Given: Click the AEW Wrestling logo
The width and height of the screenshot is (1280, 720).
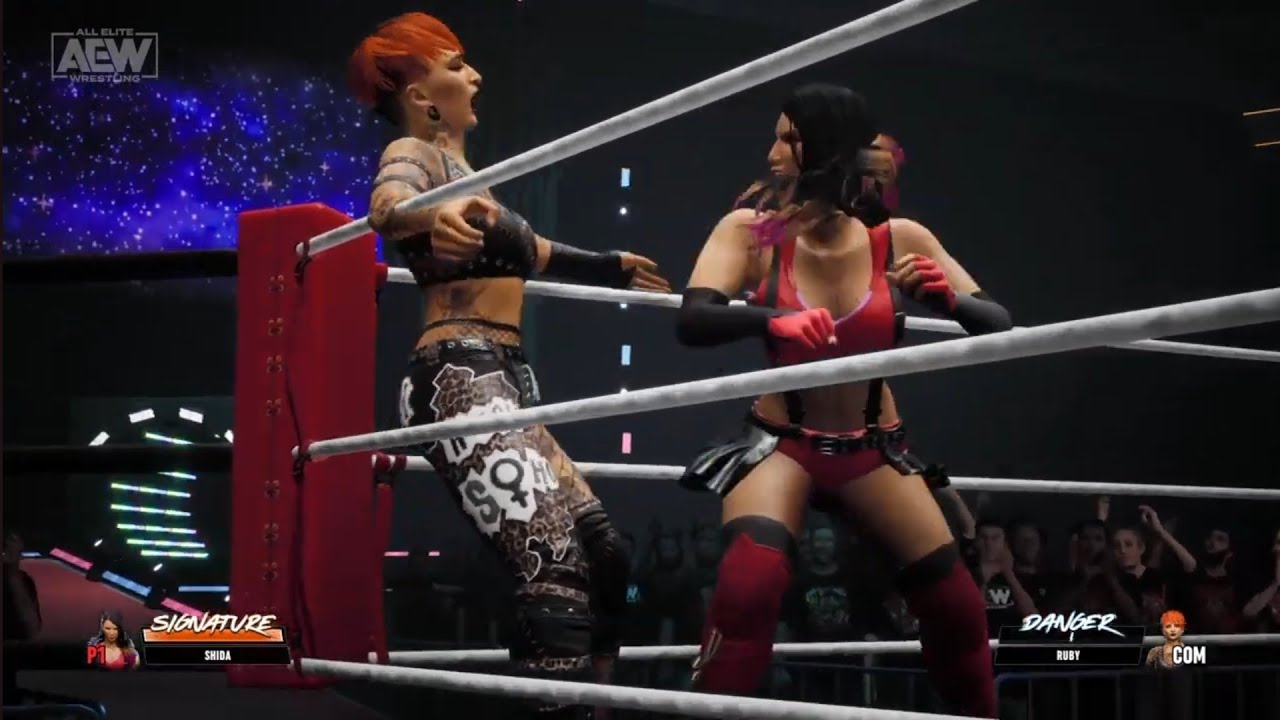Looking at the screenshot, I should [x=105, y=56].
